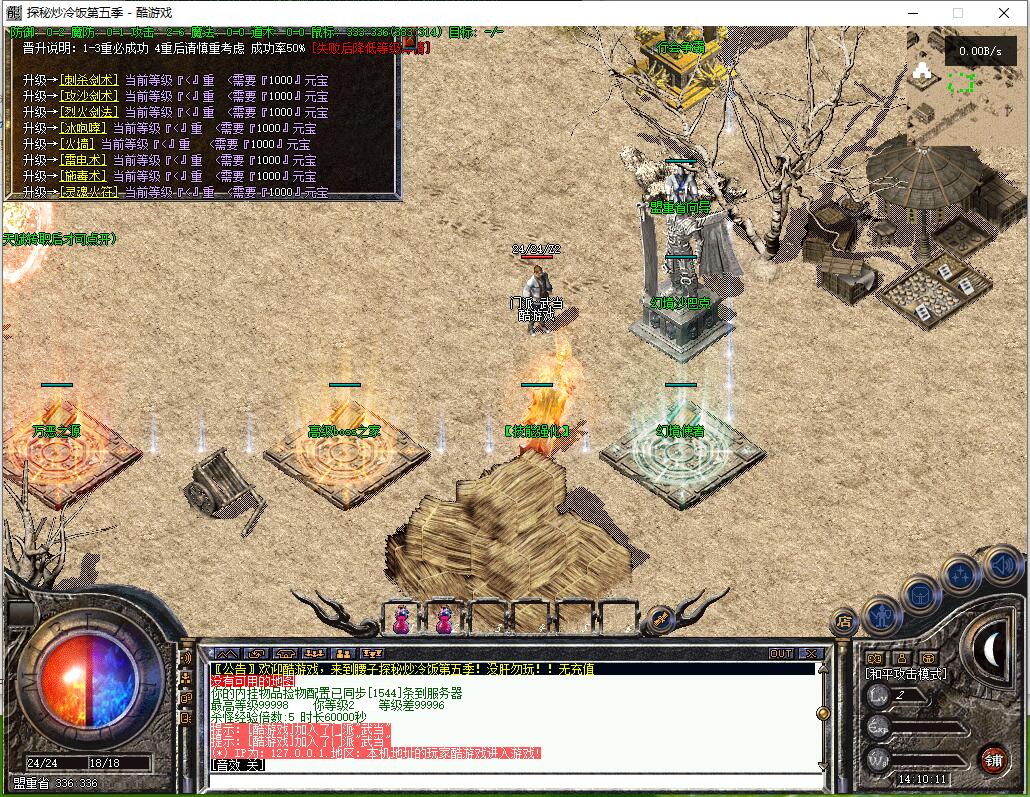
Task: Select the 冰咆哮 upgrade option
Action: [x=83, y=128]
